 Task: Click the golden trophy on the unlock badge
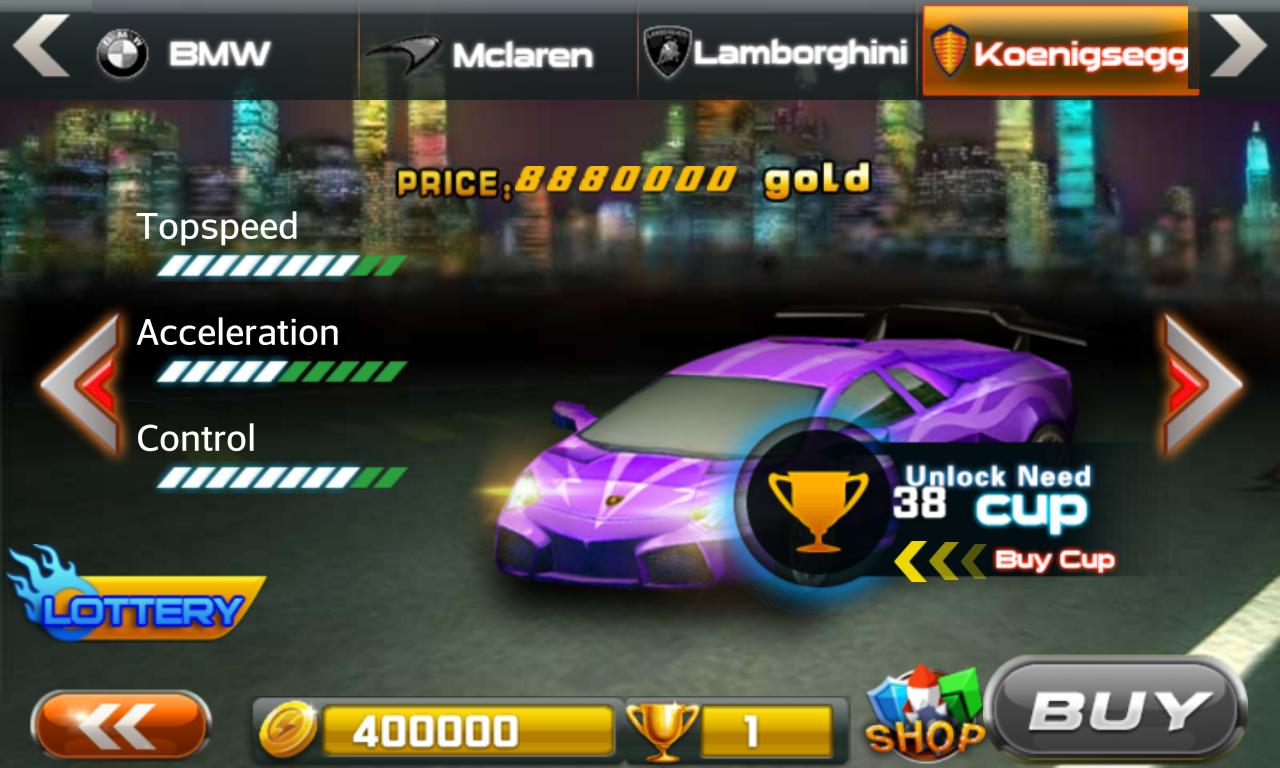pos(815,510)
